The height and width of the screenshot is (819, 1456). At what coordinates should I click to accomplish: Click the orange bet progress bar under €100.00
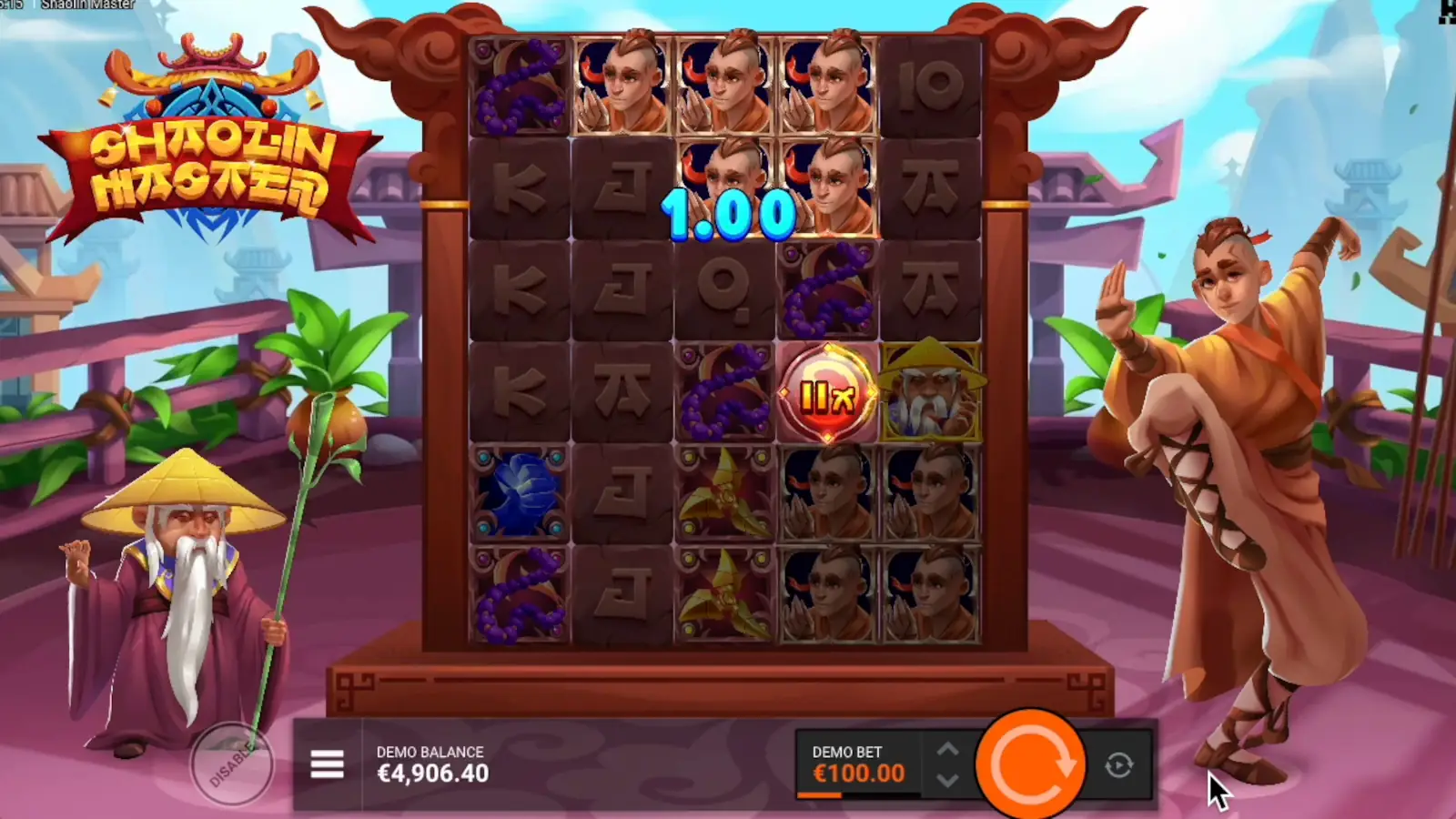tap(817, 794)
